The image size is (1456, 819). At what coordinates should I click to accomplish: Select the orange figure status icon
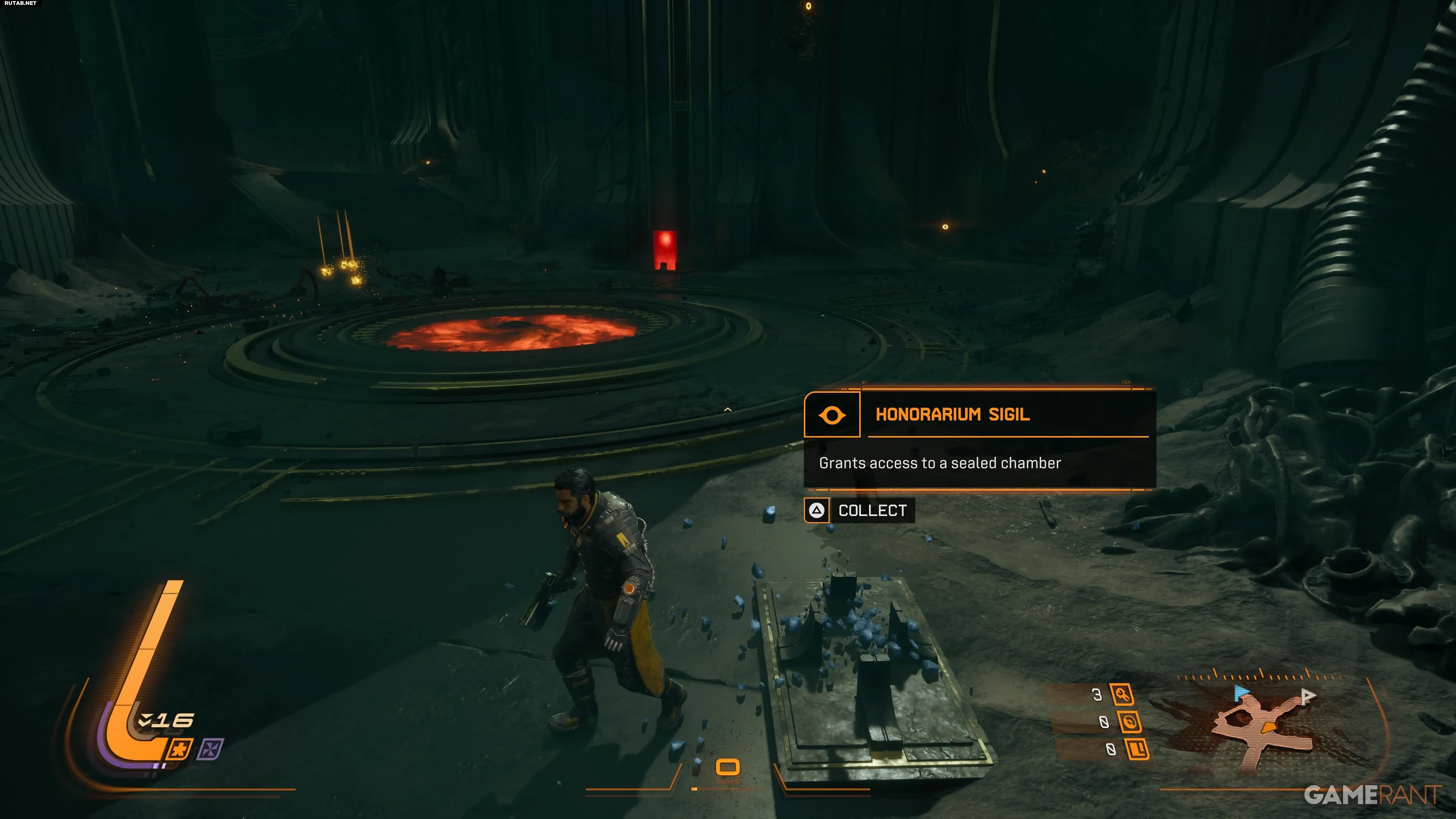pyautogui.click(x=180, y=750)
